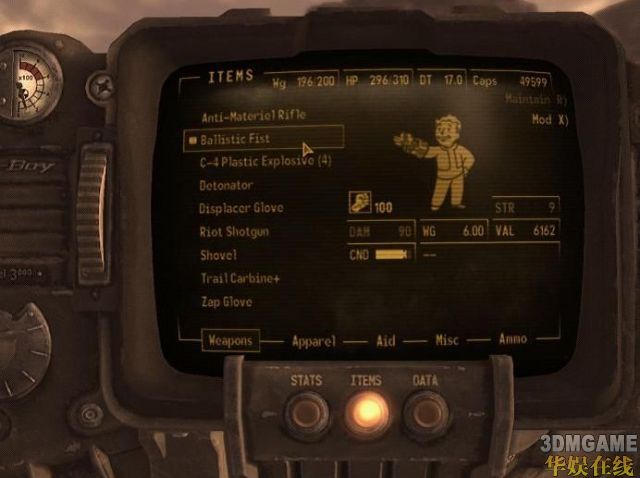Select the Zap Glove entry
This screenshot has height=478, width=640.
(x=226, y=301)
